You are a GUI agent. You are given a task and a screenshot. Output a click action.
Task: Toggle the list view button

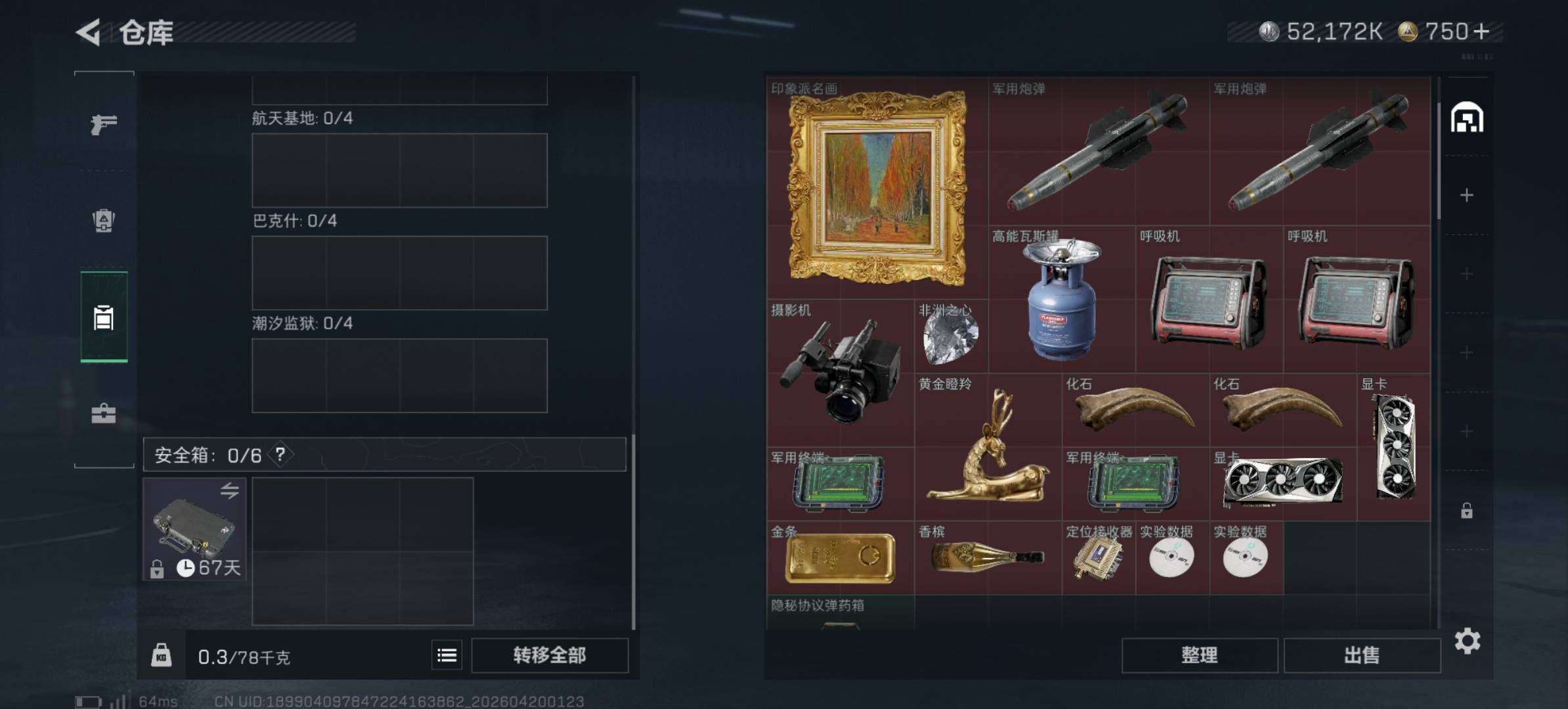click(x=447, y=655)
